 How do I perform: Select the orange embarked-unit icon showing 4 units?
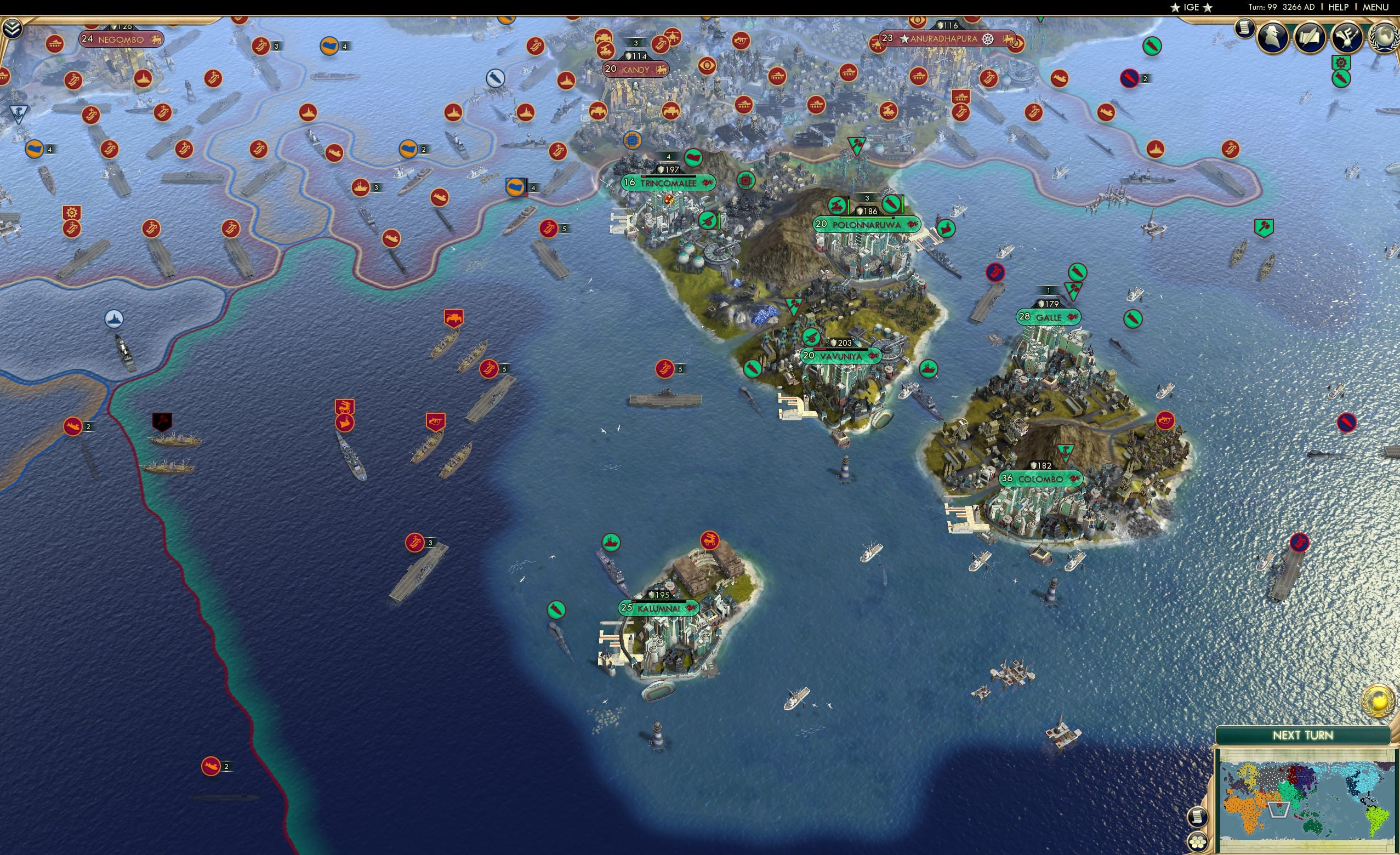coord(516,186)
